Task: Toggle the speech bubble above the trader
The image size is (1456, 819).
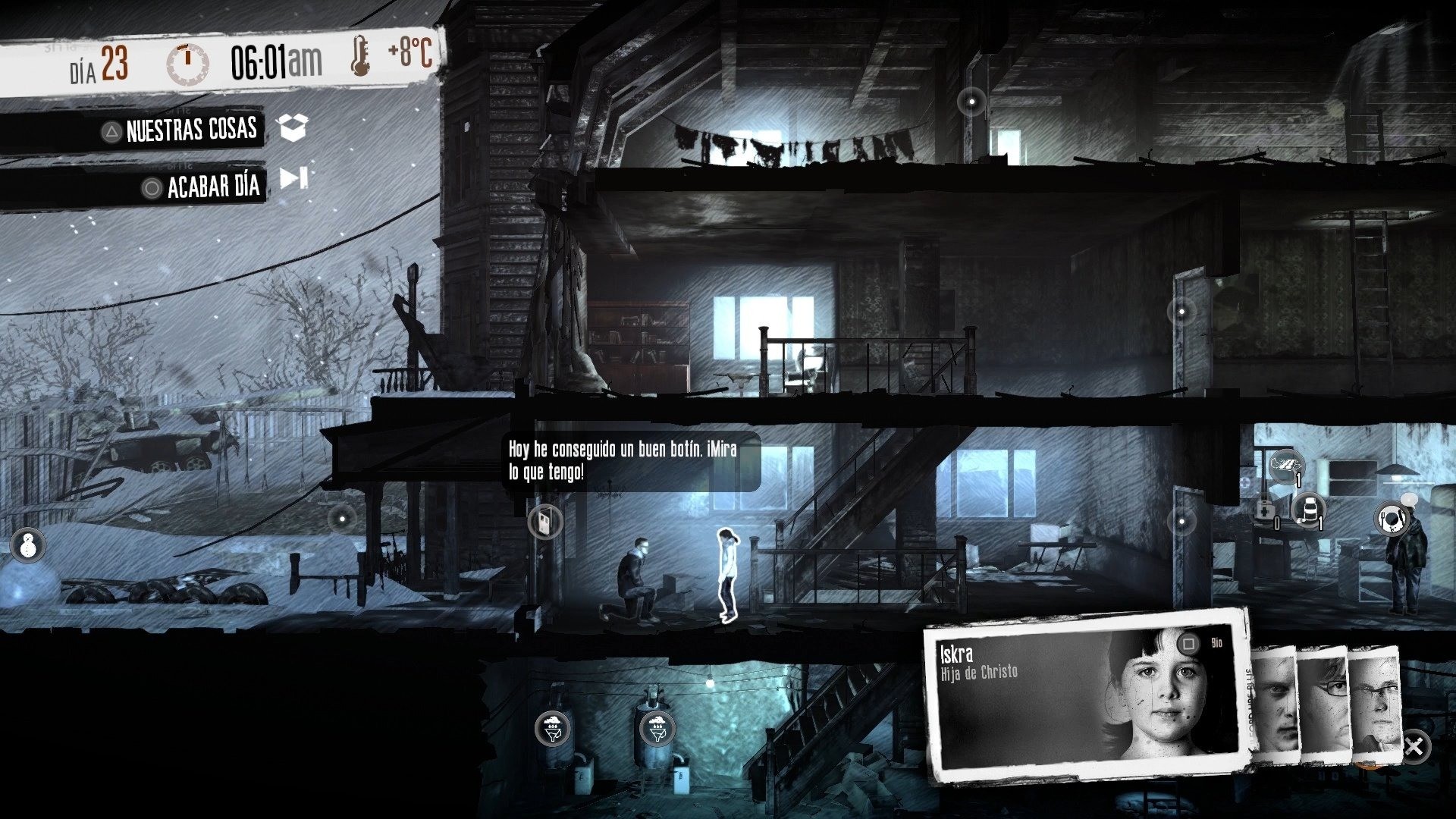Action: [1409, 500]
